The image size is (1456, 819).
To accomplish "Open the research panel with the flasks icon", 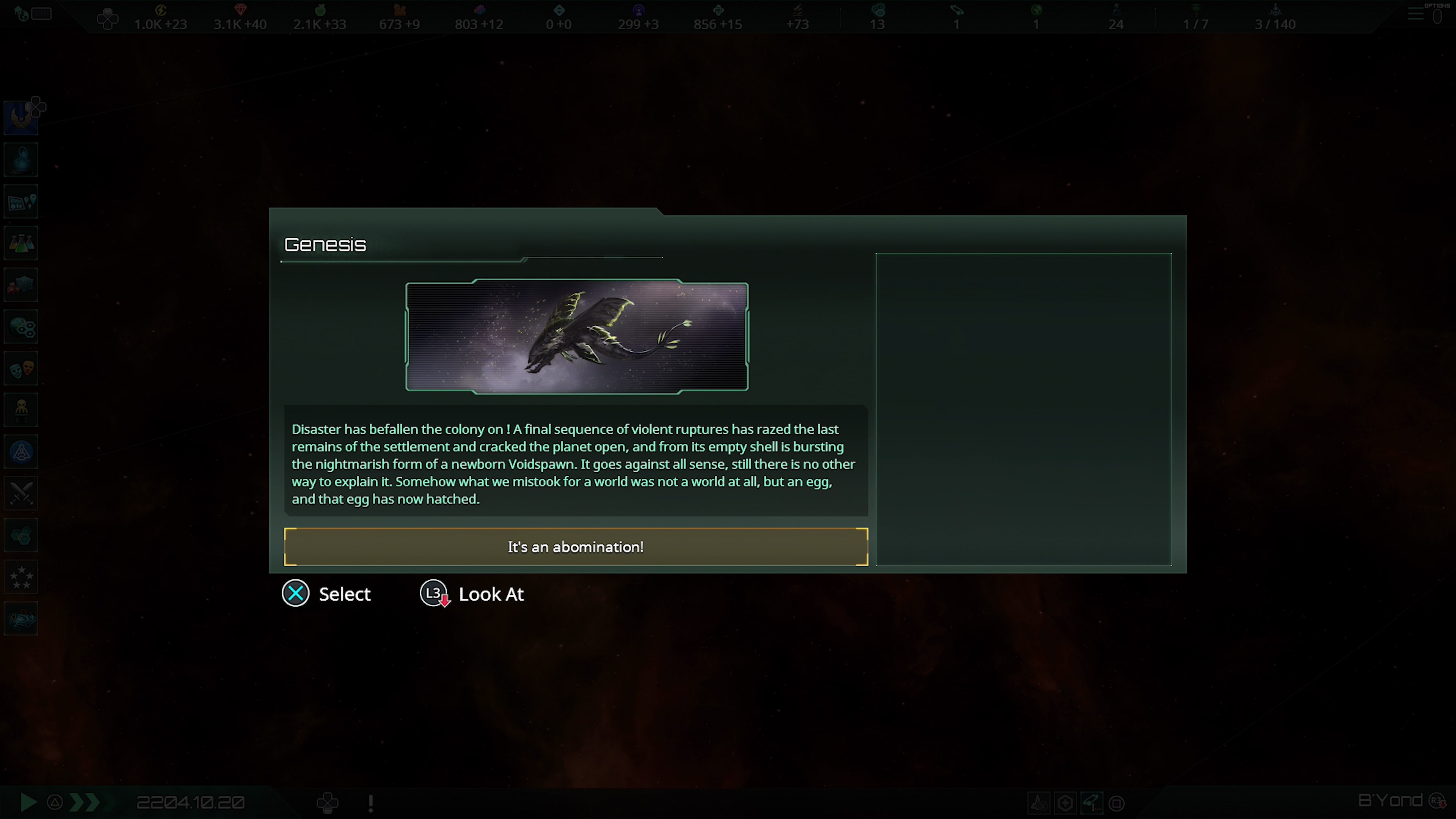I will [x=21, y=243].
